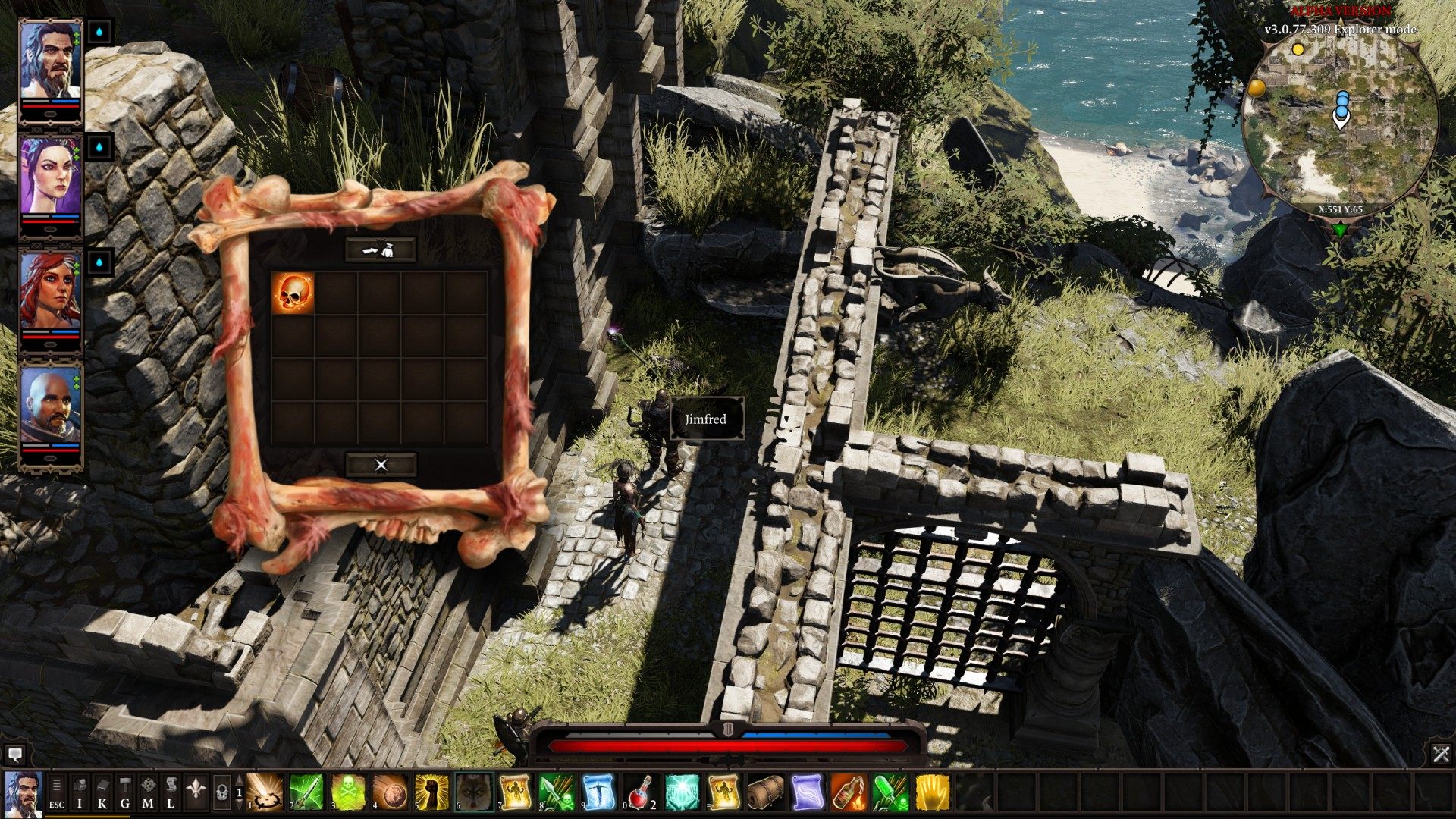Toggle the hotbar padlock
Image resolution: width=1456 pixels, height=819 pixels.
click(221, 793)
